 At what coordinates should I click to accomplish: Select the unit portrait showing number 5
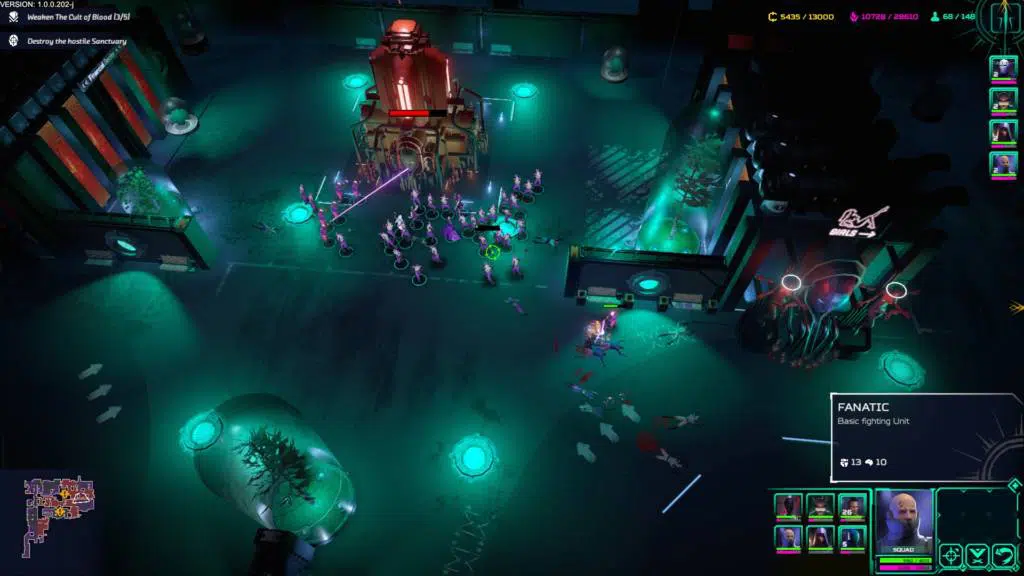[x=852, y=538]
